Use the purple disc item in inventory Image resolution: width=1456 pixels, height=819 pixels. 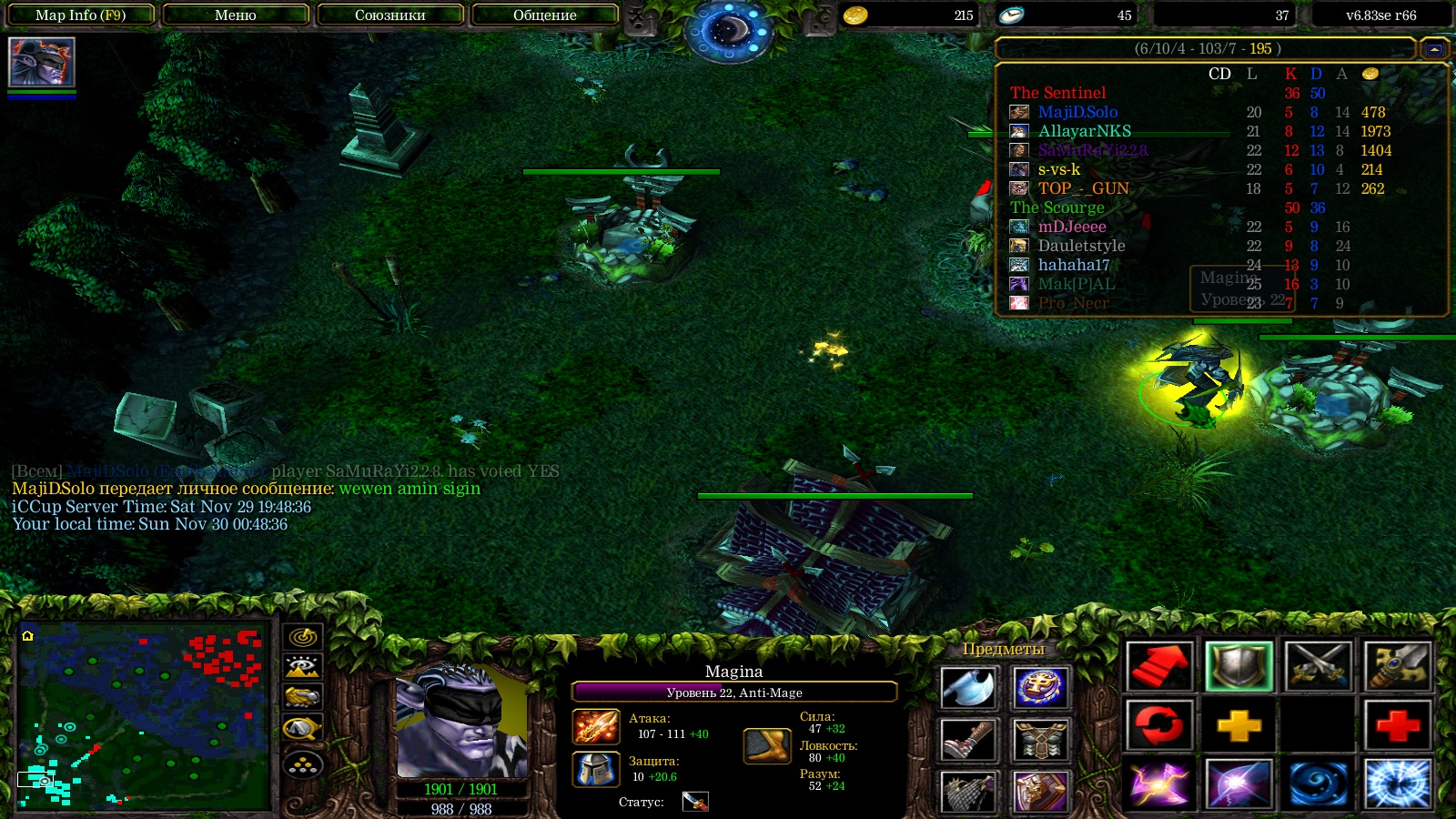point(1040,688)
